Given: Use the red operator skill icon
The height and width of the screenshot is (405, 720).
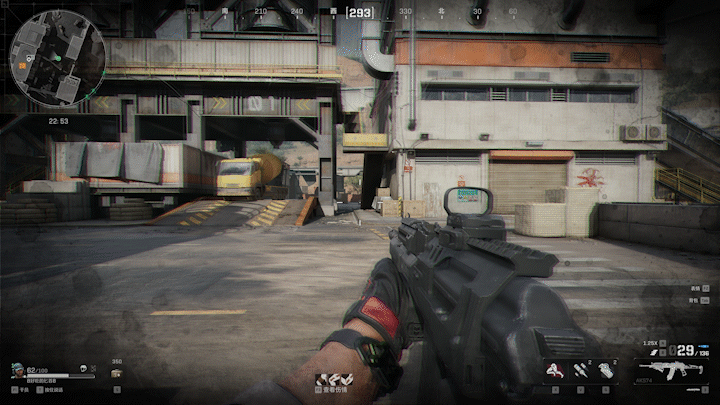Looking at the screenshot, I should tap(553, 370).
